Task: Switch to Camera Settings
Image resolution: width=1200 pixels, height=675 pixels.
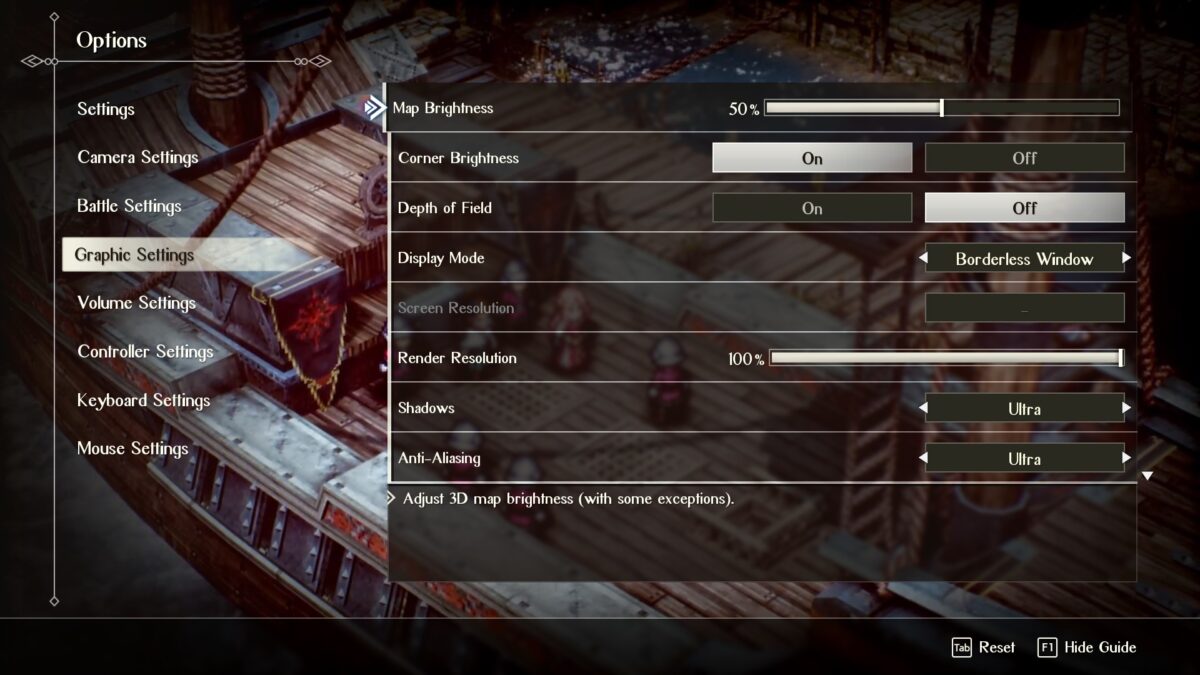Action: pos(138,157)
